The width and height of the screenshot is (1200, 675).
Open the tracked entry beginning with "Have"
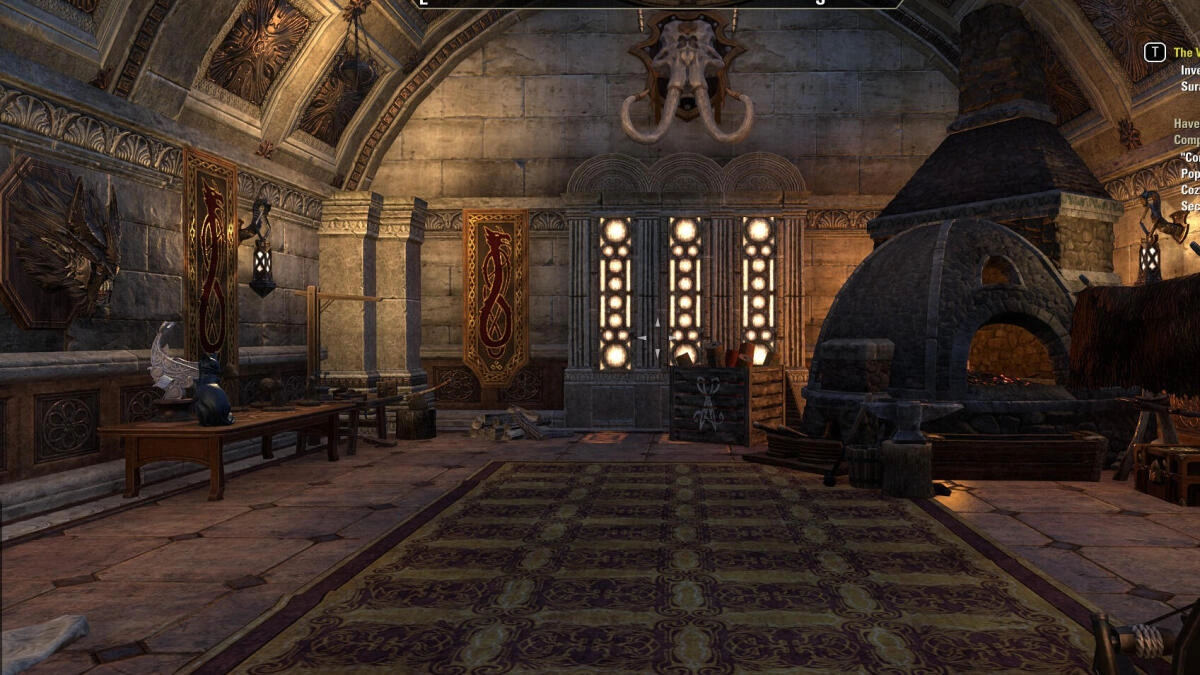[1186, 123]
